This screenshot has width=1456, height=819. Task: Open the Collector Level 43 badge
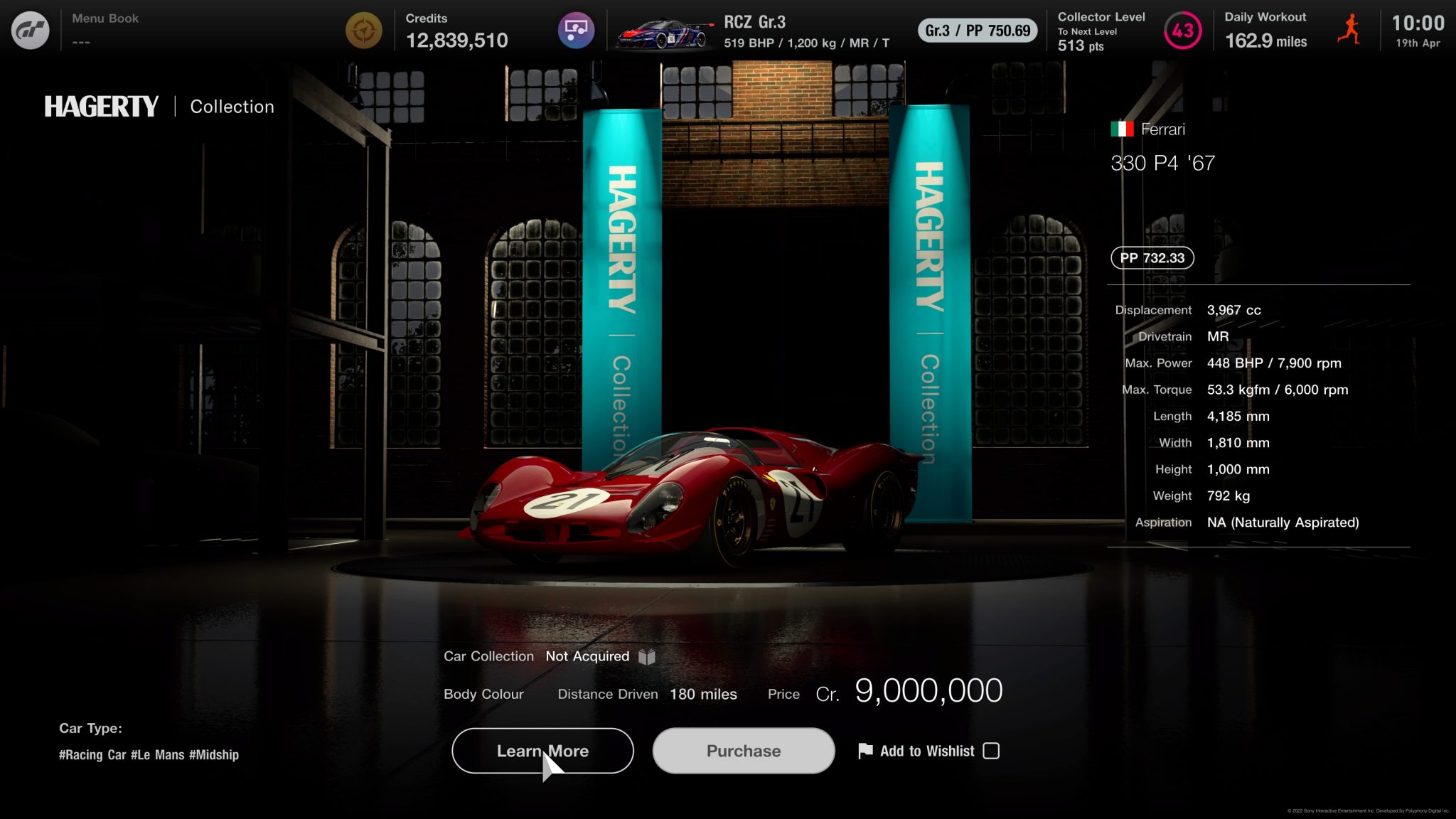(x=1182, y=31)
